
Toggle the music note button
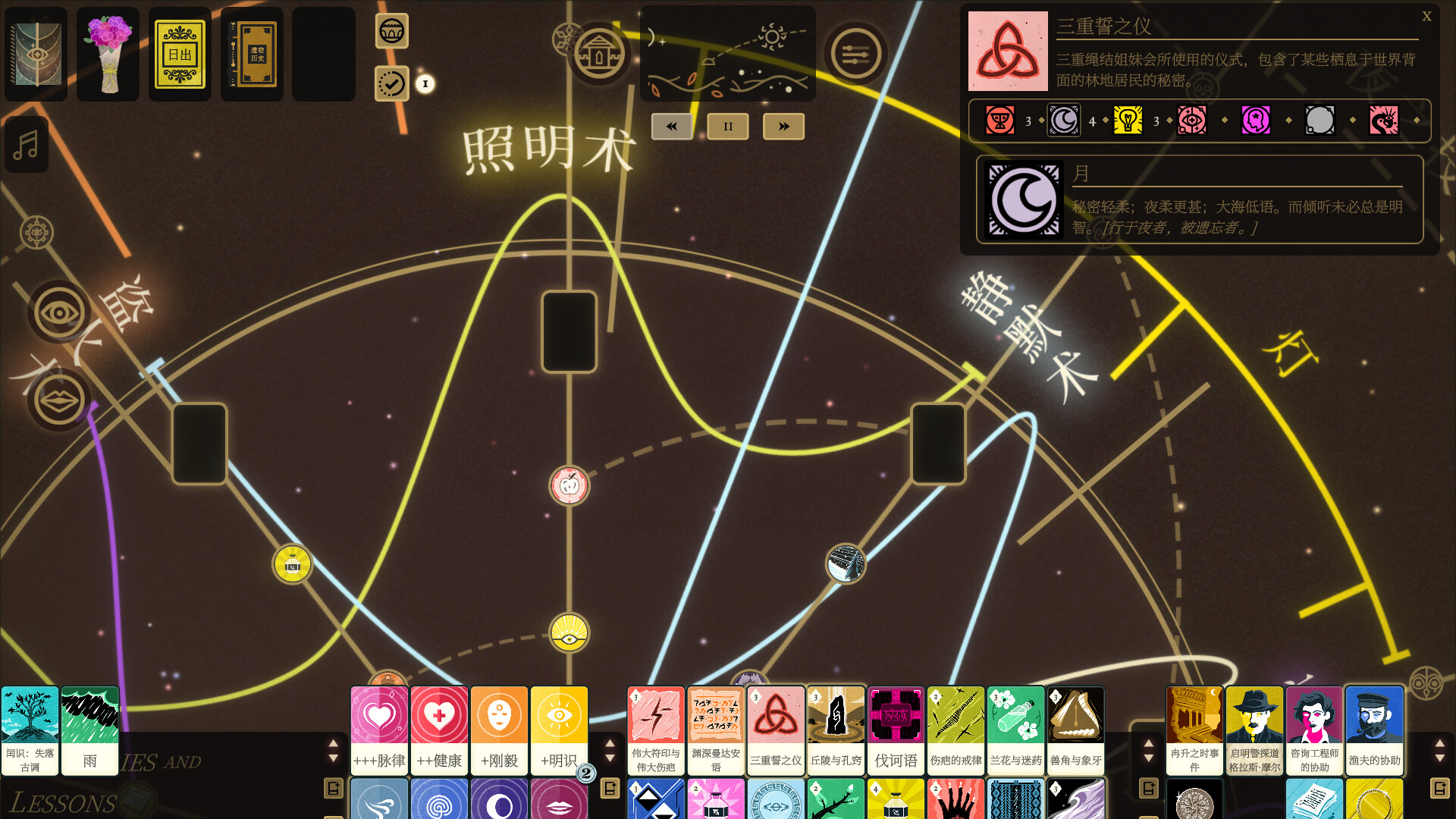27,145
